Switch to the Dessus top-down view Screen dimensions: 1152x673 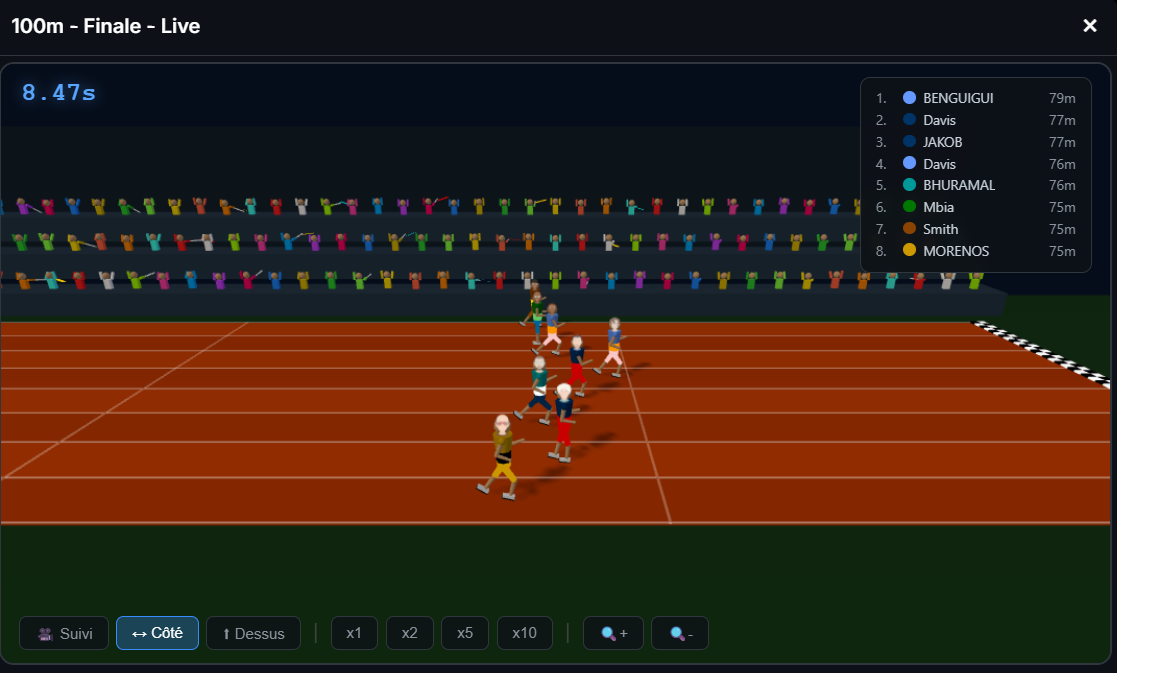[x=253, y=633]
